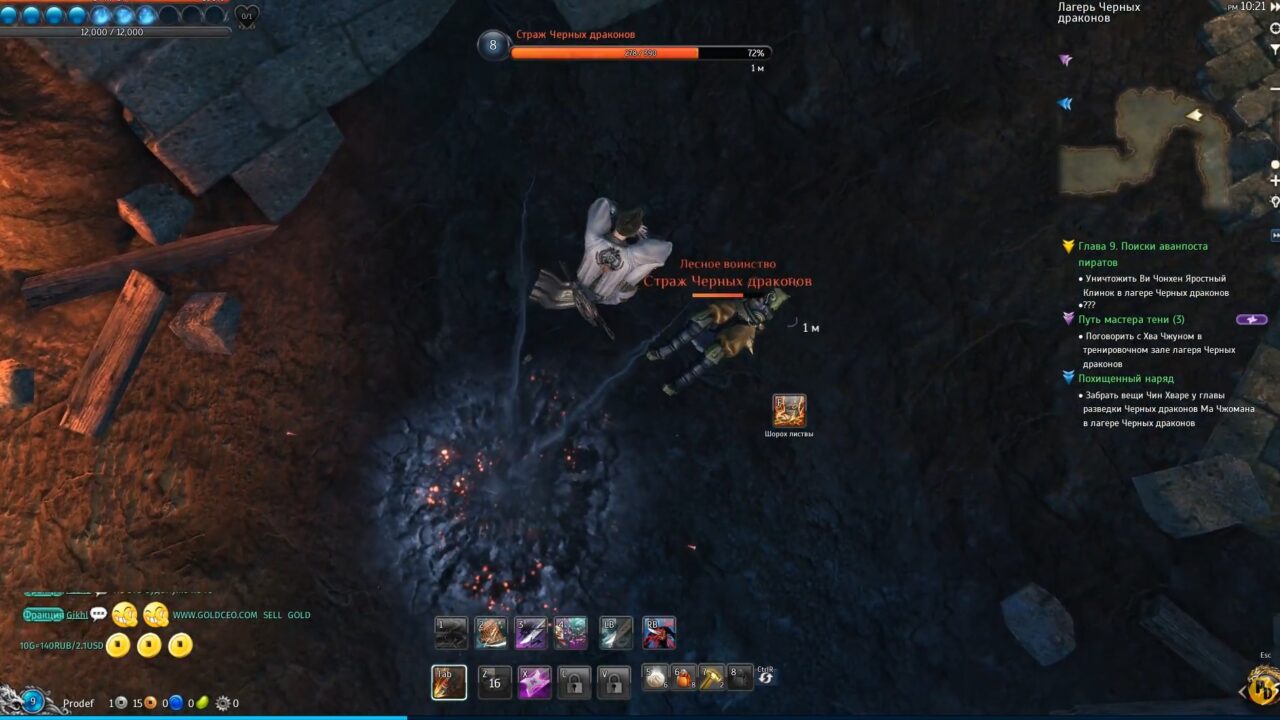Click the quick slot swap arrows icon
This screenshot has height=720, width=1280.
coord(766,678)
